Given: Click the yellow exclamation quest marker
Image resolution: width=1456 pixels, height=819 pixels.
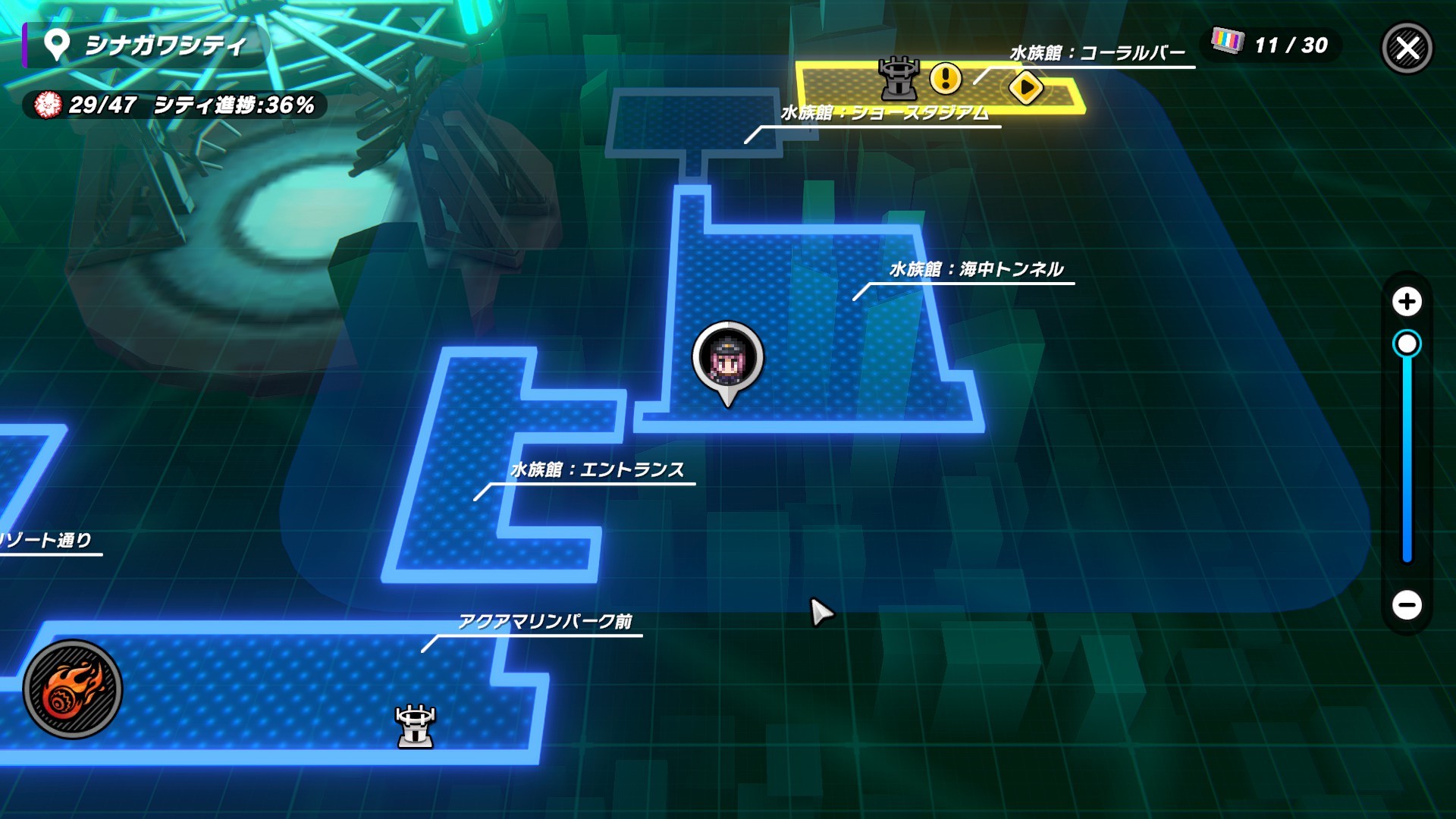Looking at the screenshot, I should pos(945,77).
